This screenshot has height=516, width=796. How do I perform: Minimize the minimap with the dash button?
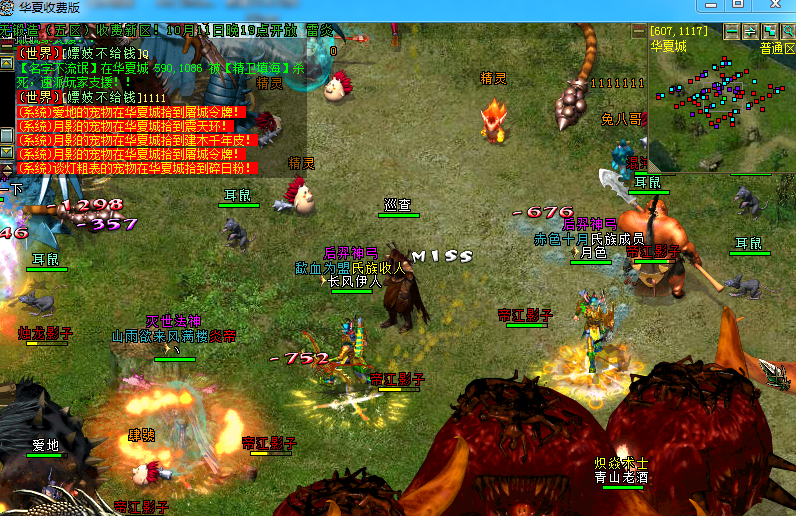tap(731, 32)
